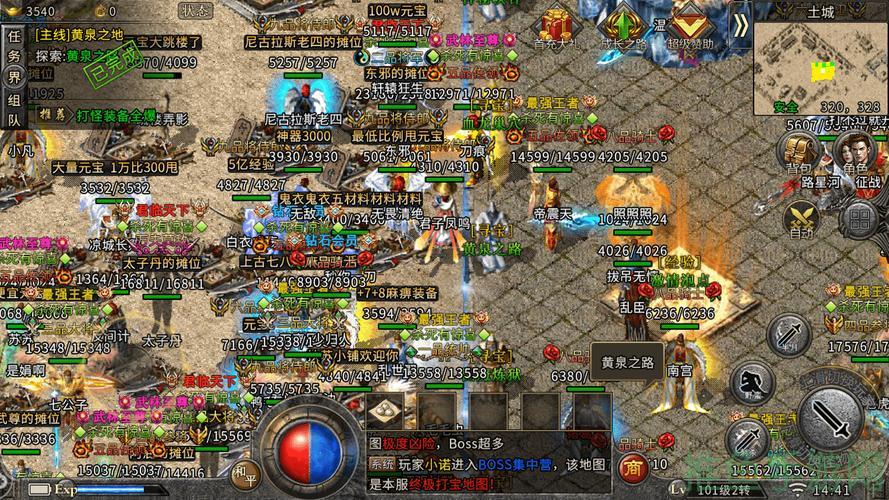Image resolution: width=889 pixels, height=500 pixels.
Task: Toggle 自动 auto-combat crossed swords
Action: tap(801, 217)
